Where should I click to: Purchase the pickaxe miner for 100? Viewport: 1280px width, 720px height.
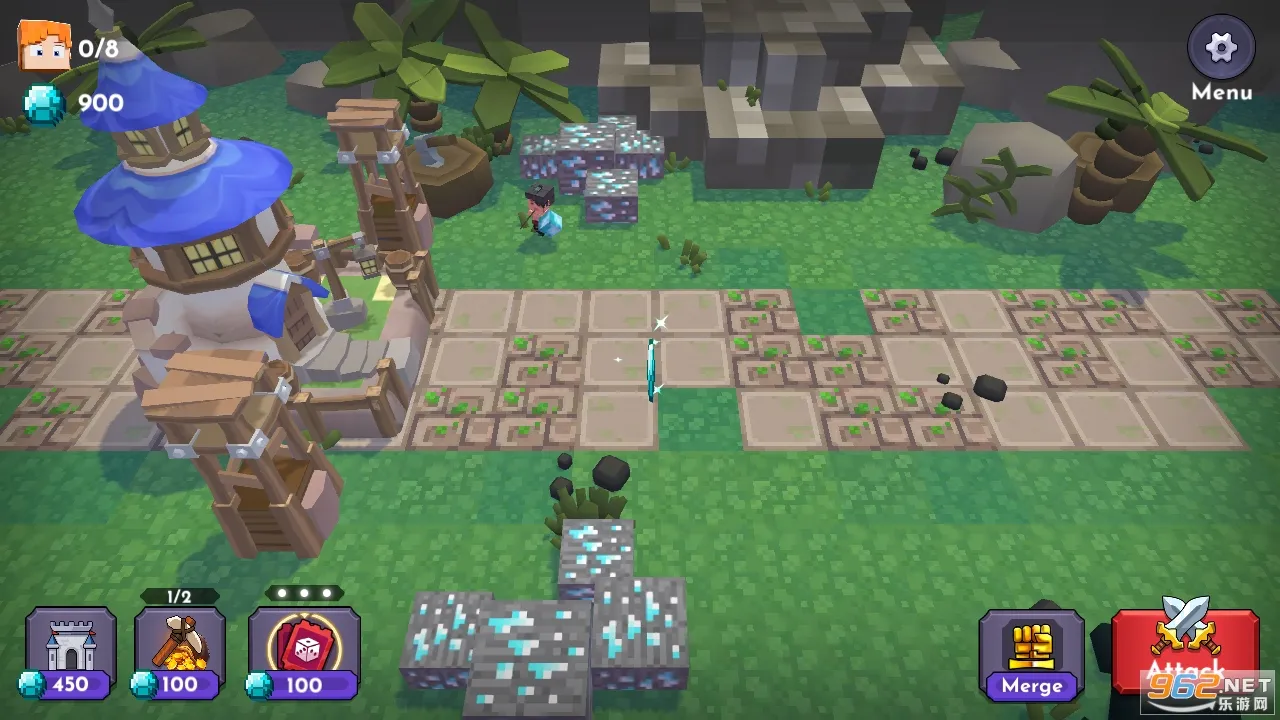point(180,651)
